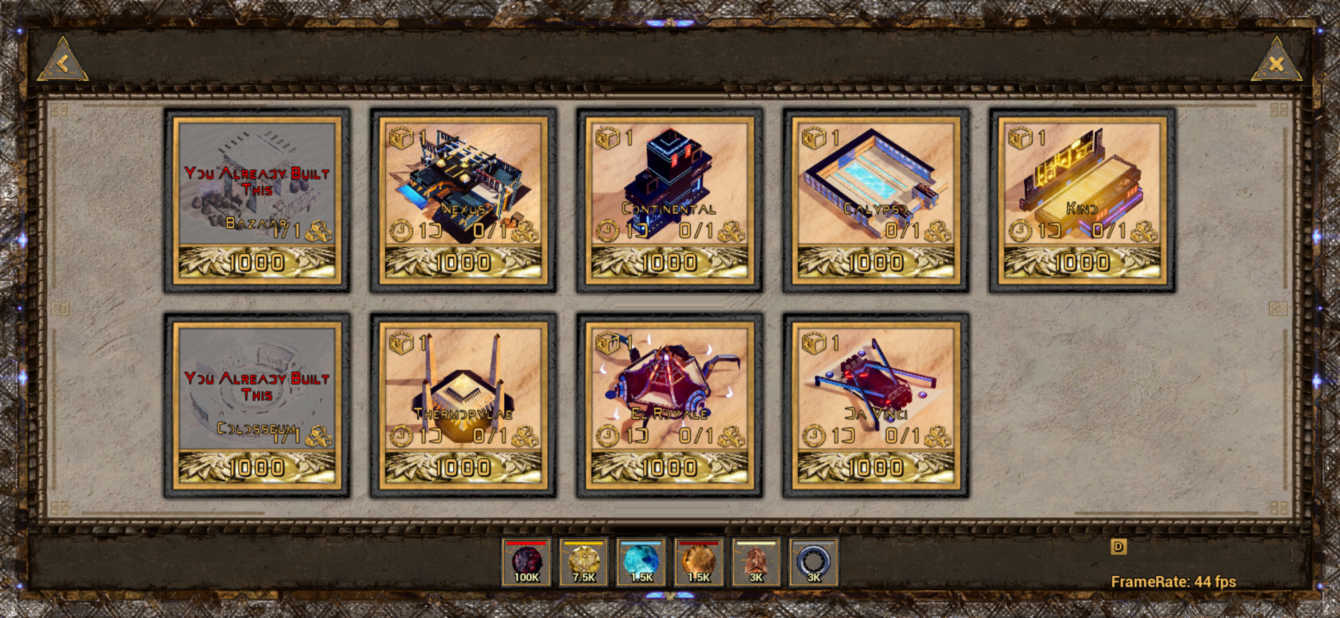Choose the King building card

tap(1082, 200)
